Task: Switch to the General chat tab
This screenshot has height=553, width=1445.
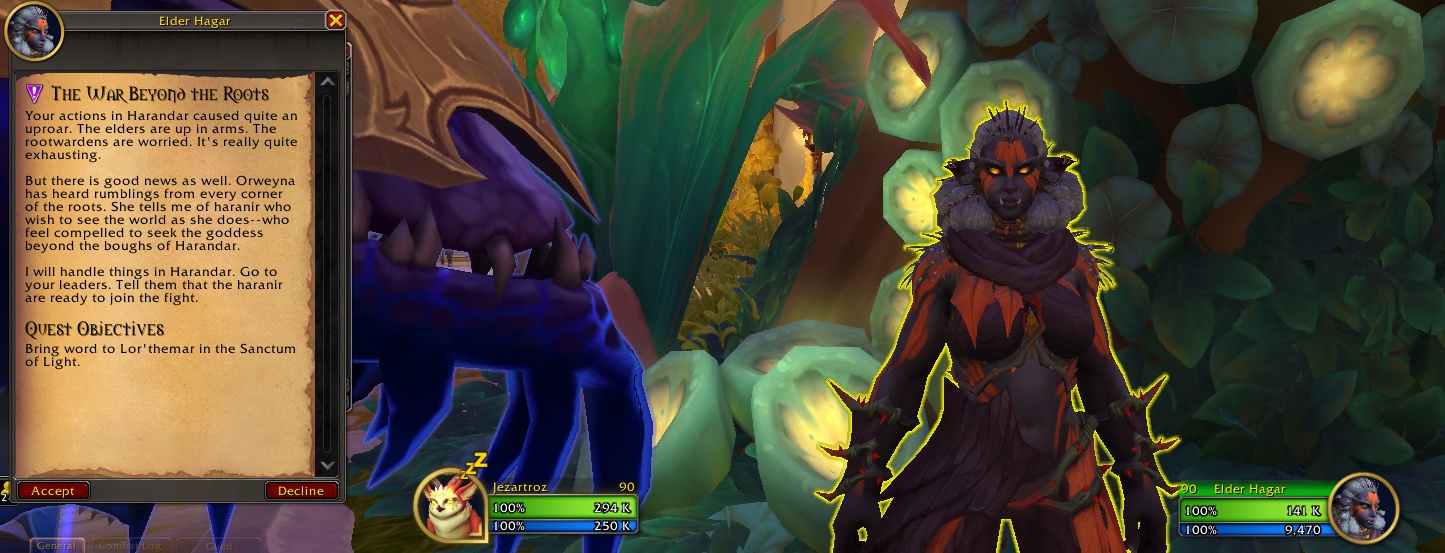Action: 58,546
